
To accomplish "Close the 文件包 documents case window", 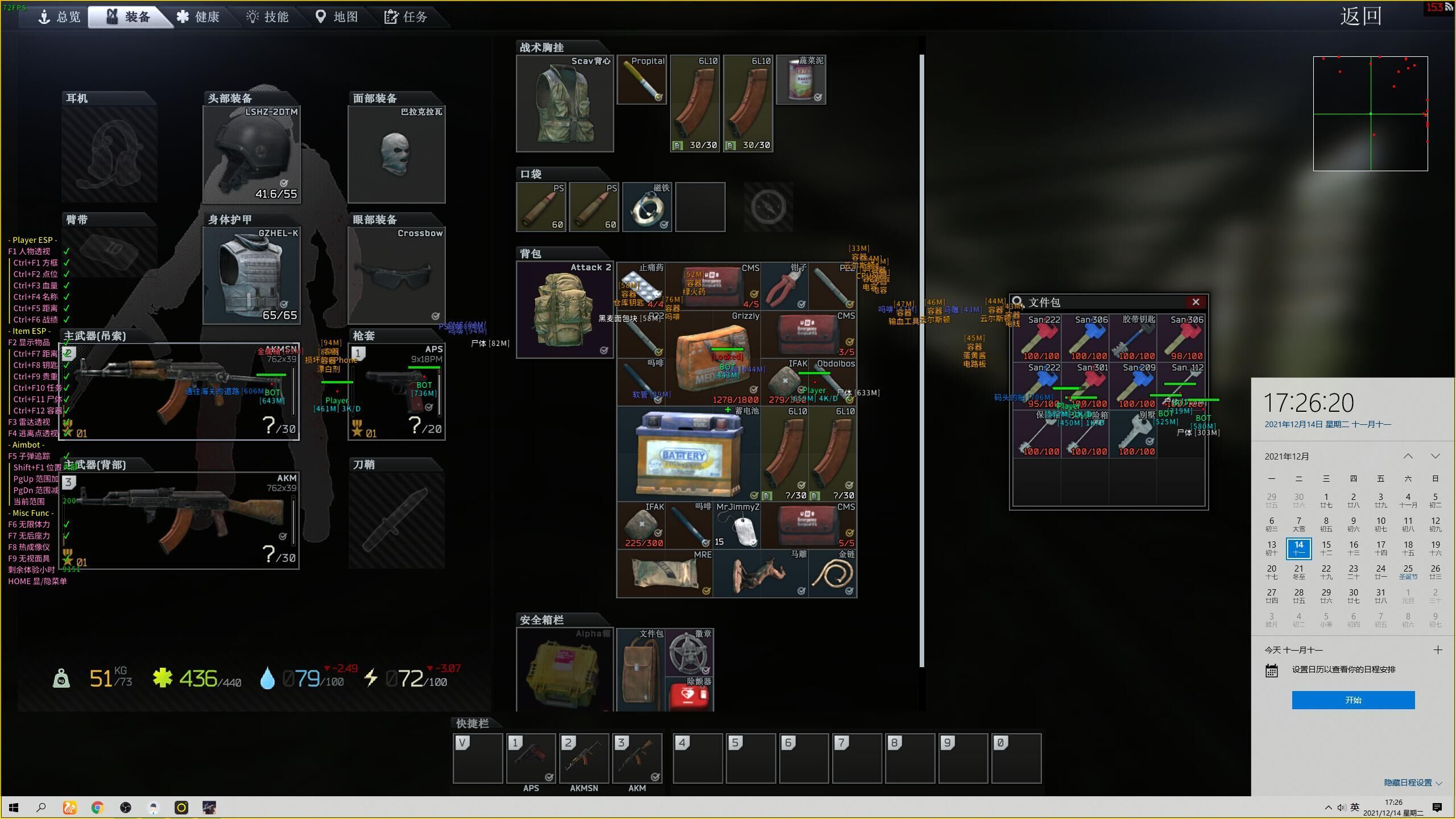I will pos(1196,302).
